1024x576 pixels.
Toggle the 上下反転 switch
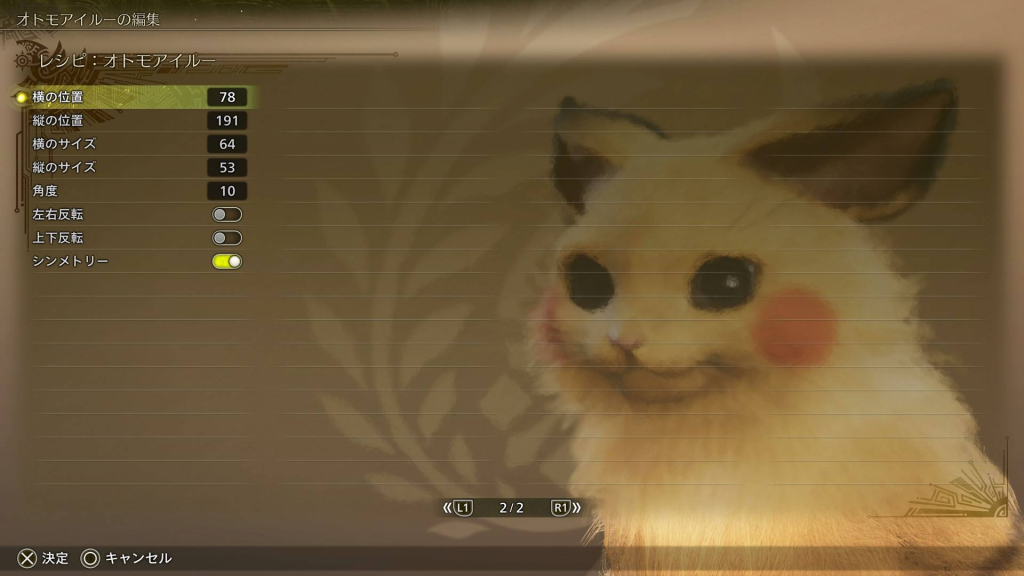tap(227, 238)
